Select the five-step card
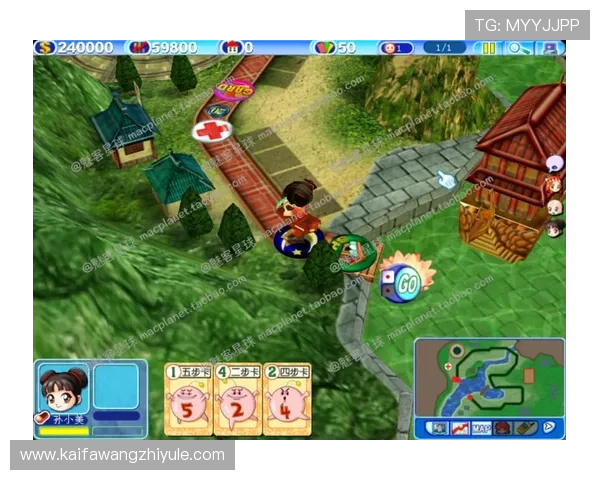Image resolution: width=600 pixels, height=480 pixels. click(187, 400)
